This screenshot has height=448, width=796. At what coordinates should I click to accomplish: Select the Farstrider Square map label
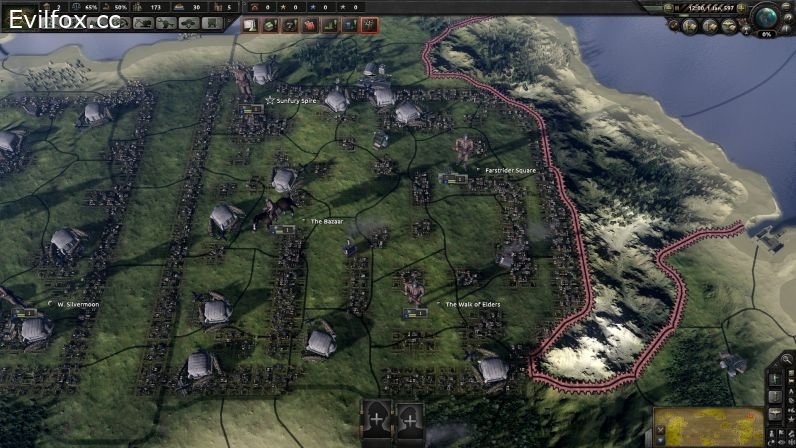tap(510, 170)
